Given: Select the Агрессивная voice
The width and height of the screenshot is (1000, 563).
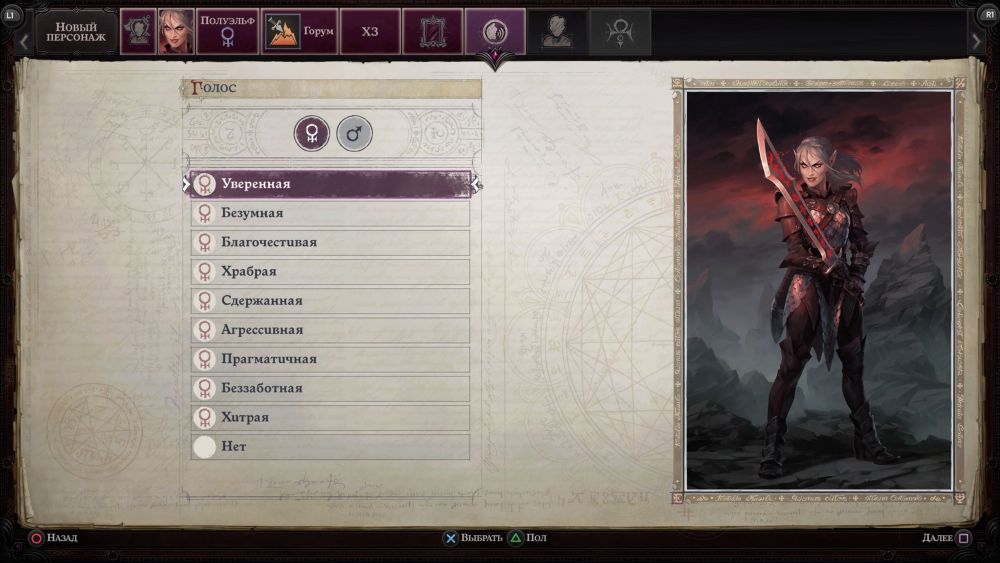Looking at the screenshot, I should pyautogui.click(x=330, y=329).
